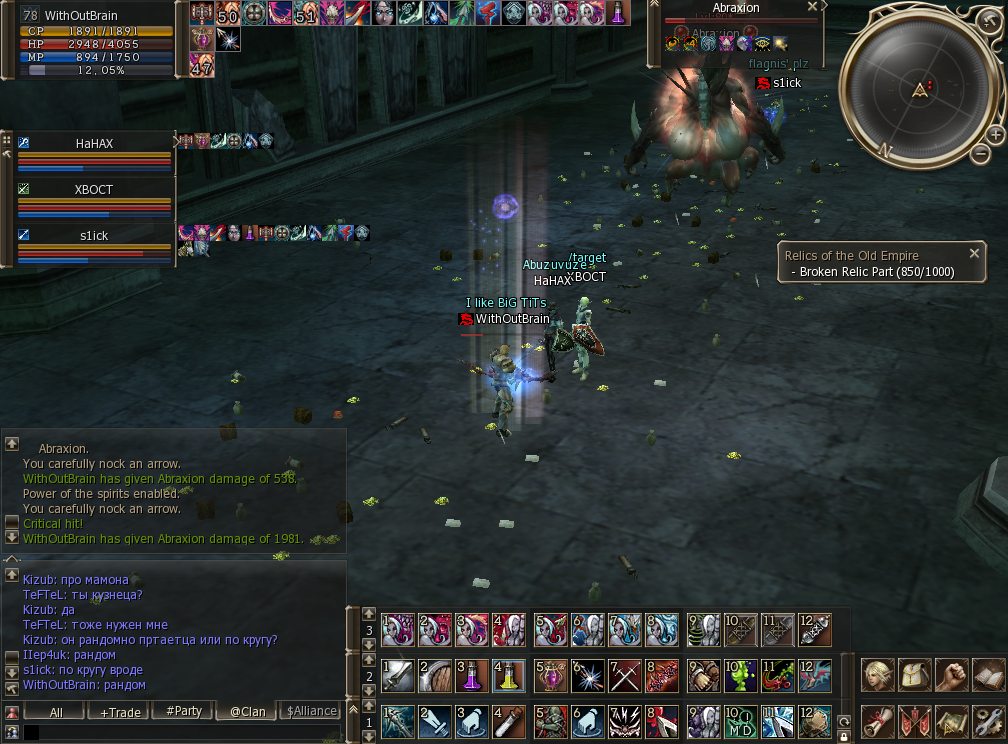The image size is (1008, 744).
Task: Use the yellow potion in hotbar slot 4
Action: tap(507, 674)
